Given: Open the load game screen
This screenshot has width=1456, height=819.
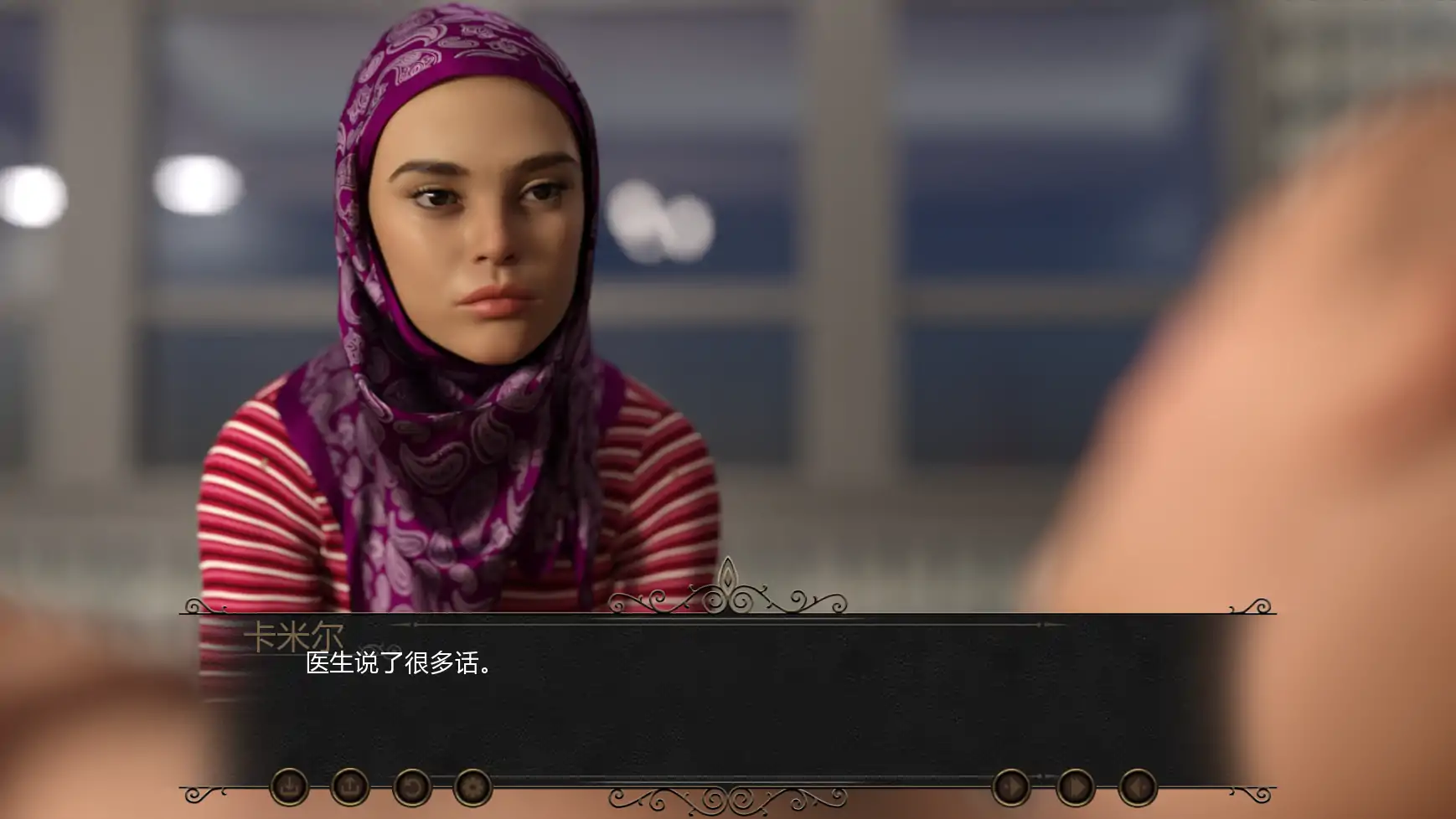Looking at the screenshot, I should click(x=350, y=787).
